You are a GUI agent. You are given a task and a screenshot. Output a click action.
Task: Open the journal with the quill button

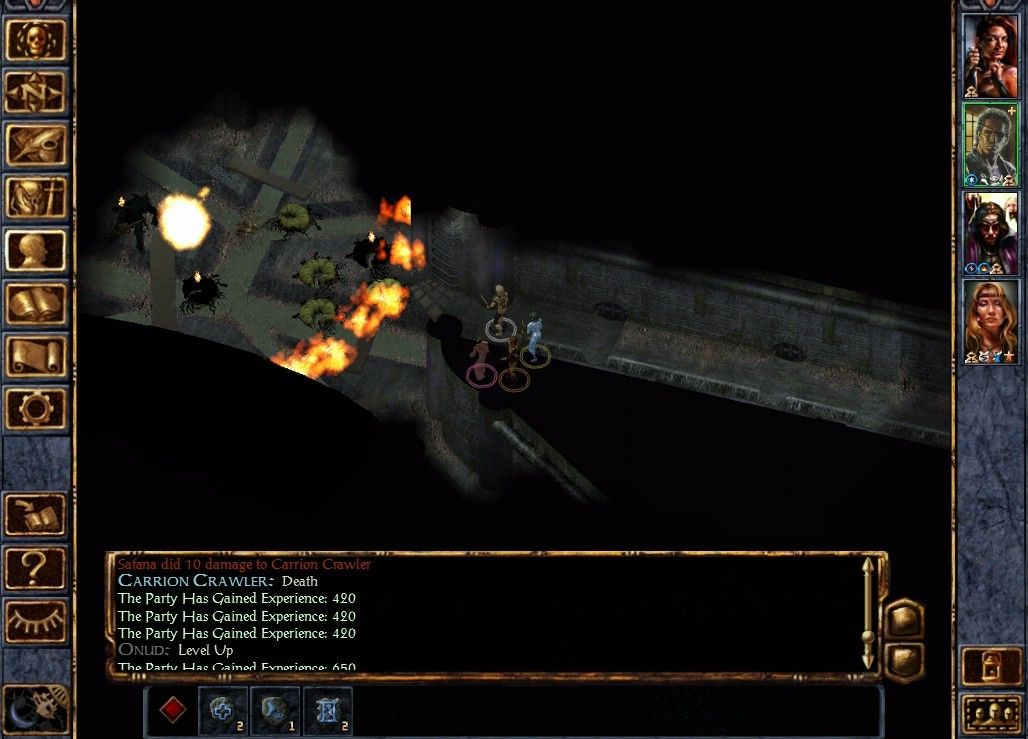(x=37, y=145)
